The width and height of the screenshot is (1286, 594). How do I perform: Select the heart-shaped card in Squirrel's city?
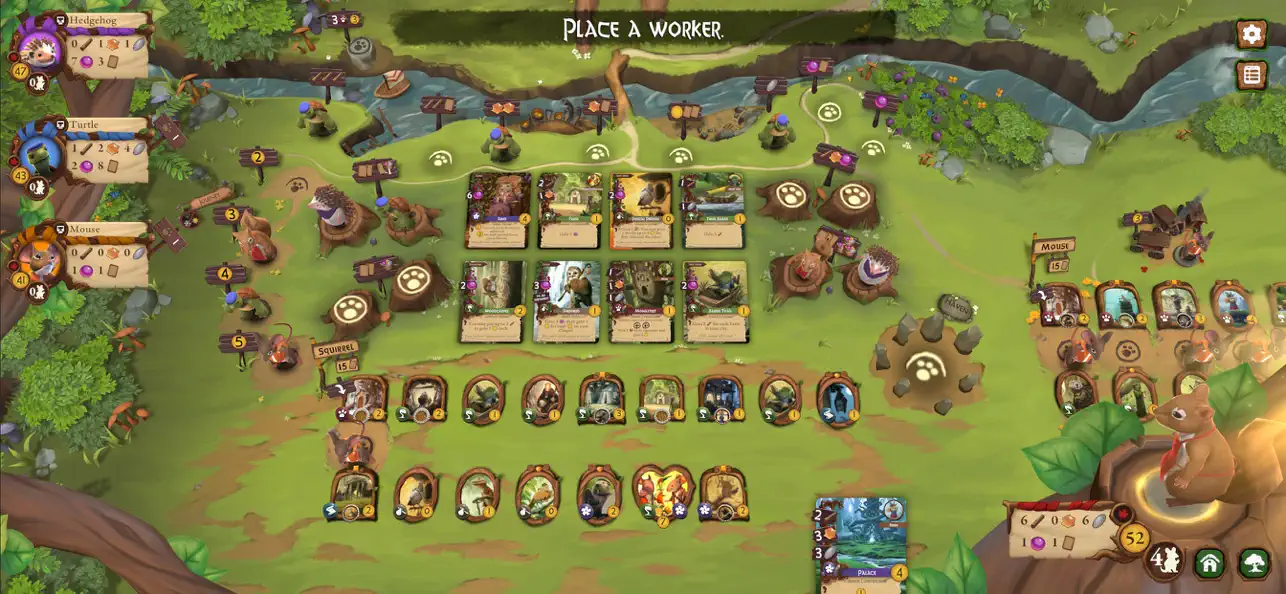click(x=662, y=494)
